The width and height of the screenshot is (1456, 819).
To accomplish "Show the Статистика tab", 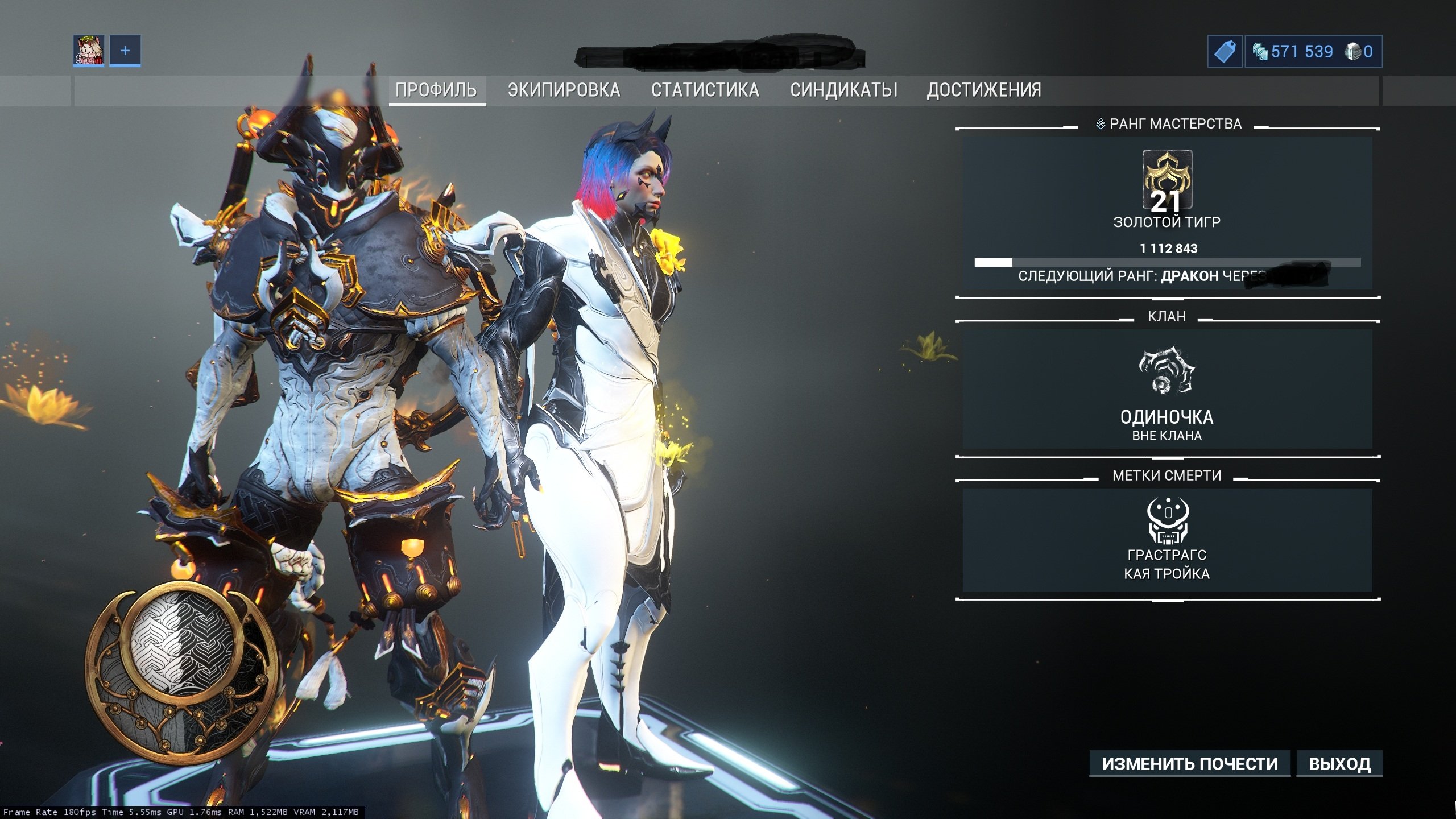I will [x=705, y=90].
